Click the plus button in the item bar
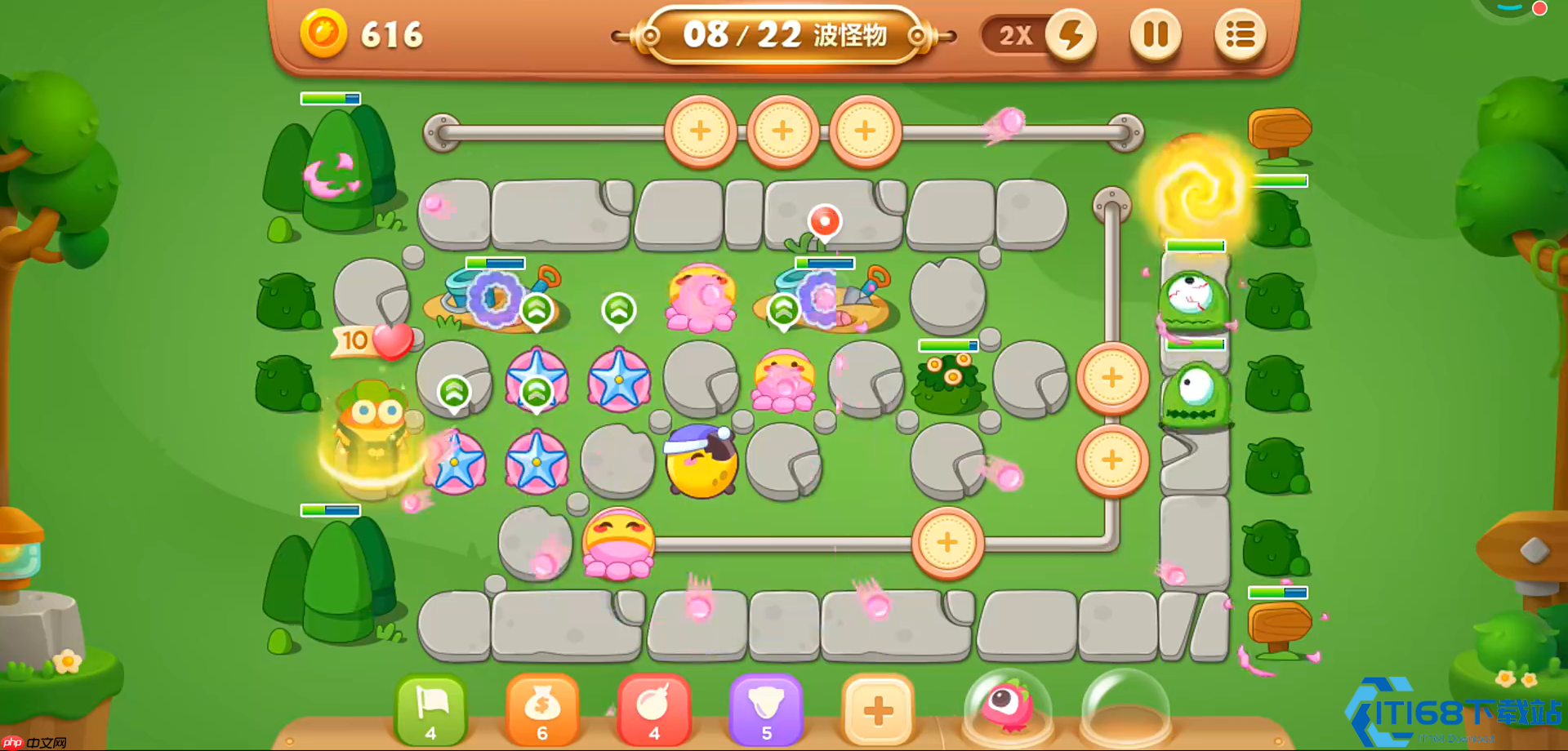This screenshot has width=1568, height=751. click(x=878, y=709)
